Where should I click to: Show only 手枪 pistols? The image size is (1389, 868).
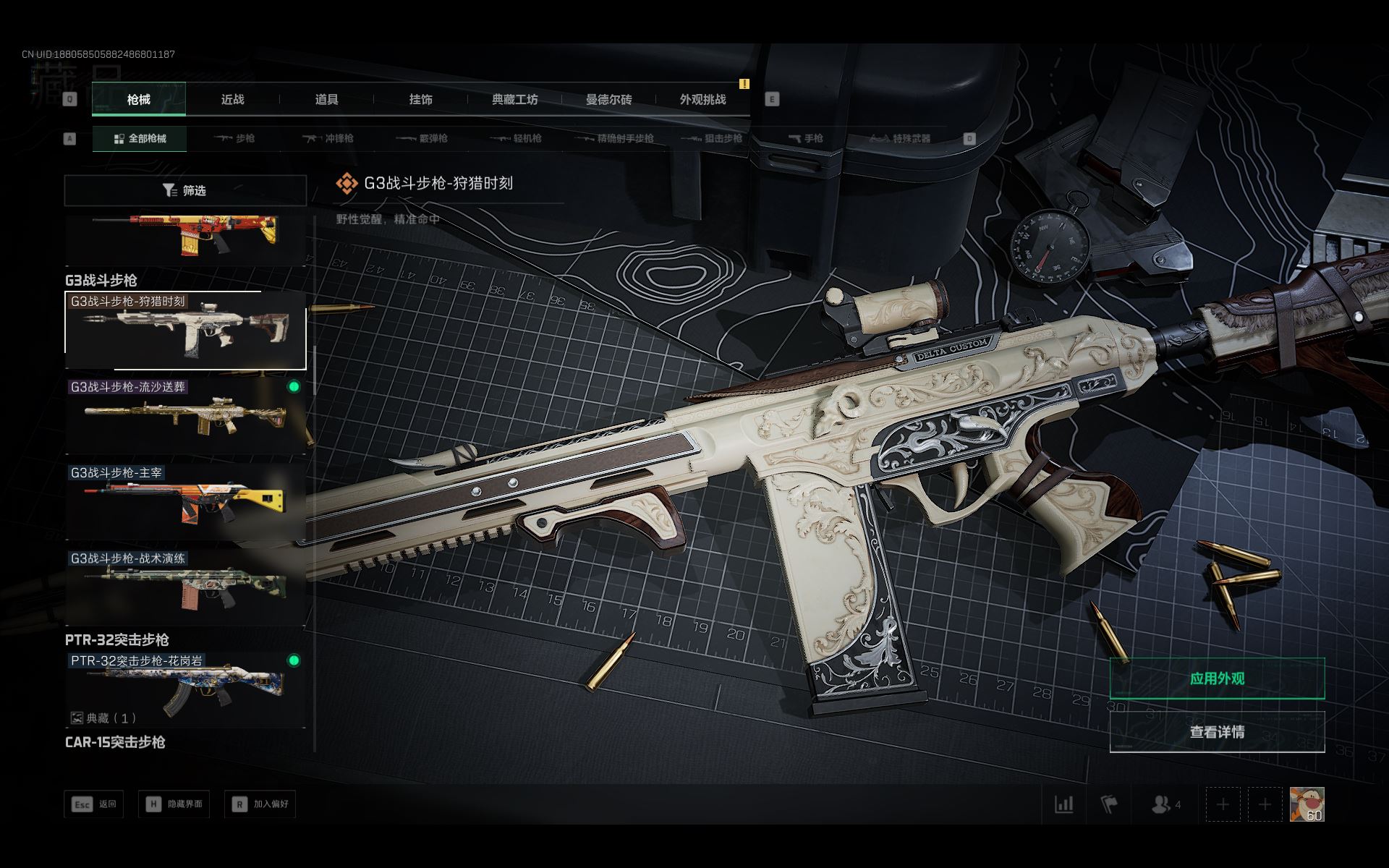(x=805, y=138)
